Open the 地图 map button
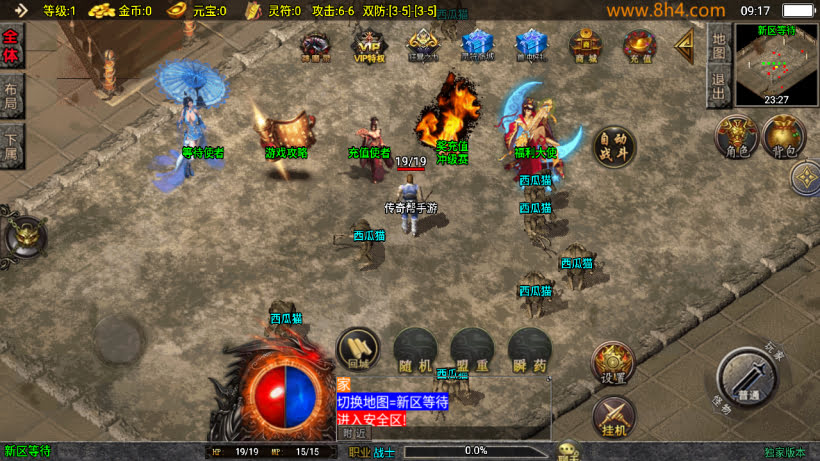820x461 pixels. 718,46
